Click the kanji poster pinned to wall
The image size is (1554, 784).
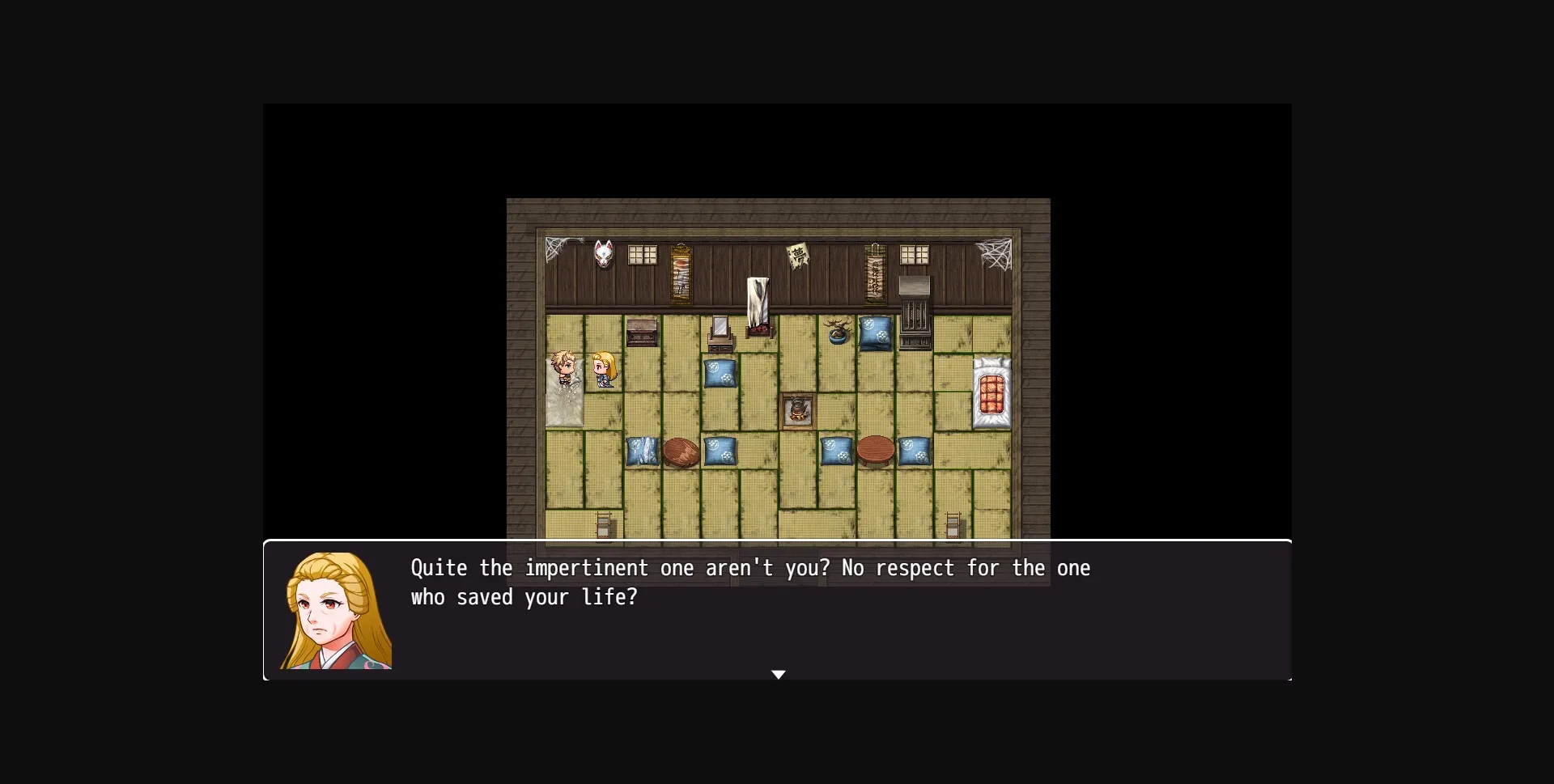[798, 256]
